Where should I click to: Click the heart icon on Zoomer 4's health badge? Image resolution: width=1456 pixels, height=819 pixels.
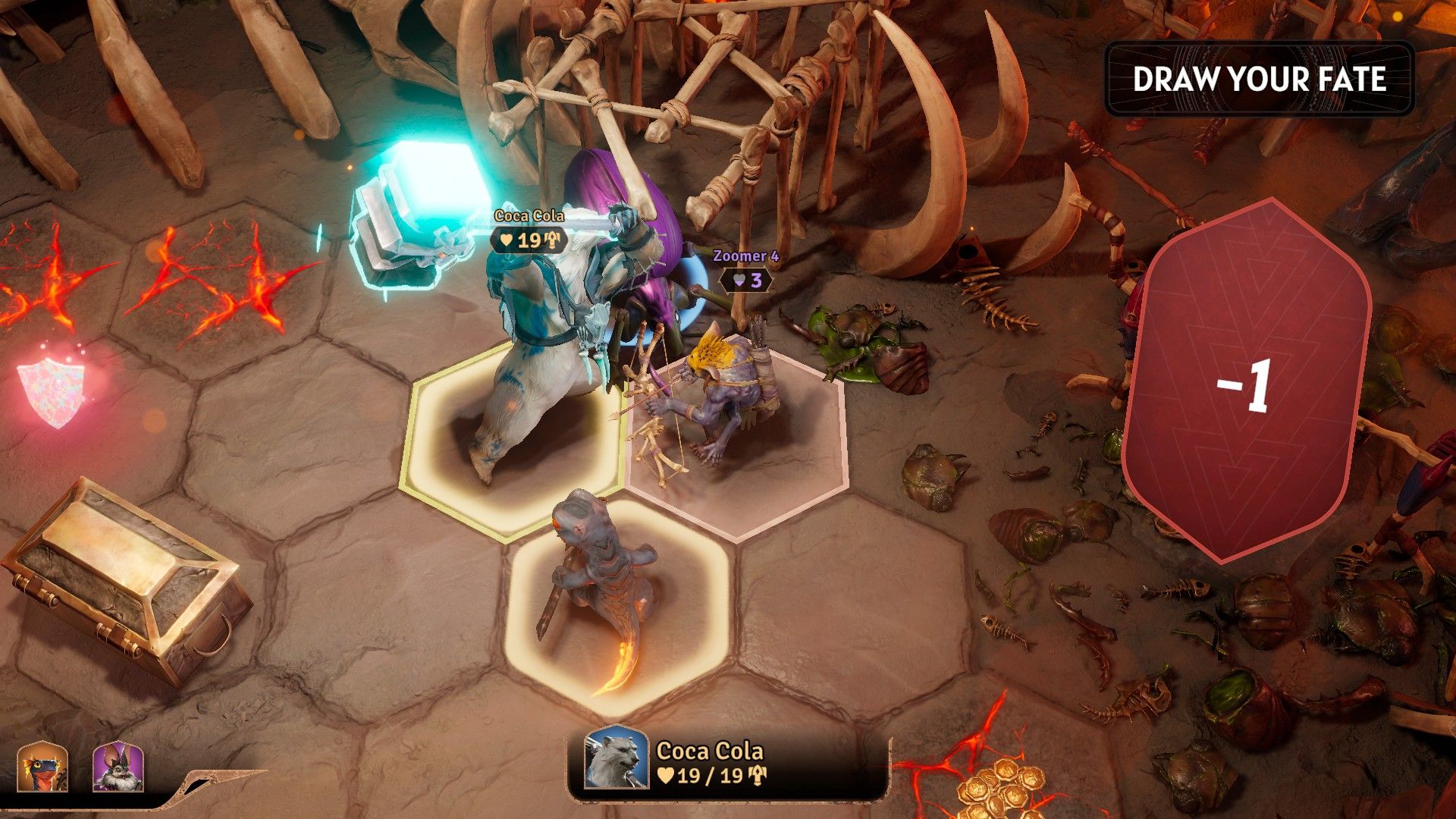(x=738, y=281)
